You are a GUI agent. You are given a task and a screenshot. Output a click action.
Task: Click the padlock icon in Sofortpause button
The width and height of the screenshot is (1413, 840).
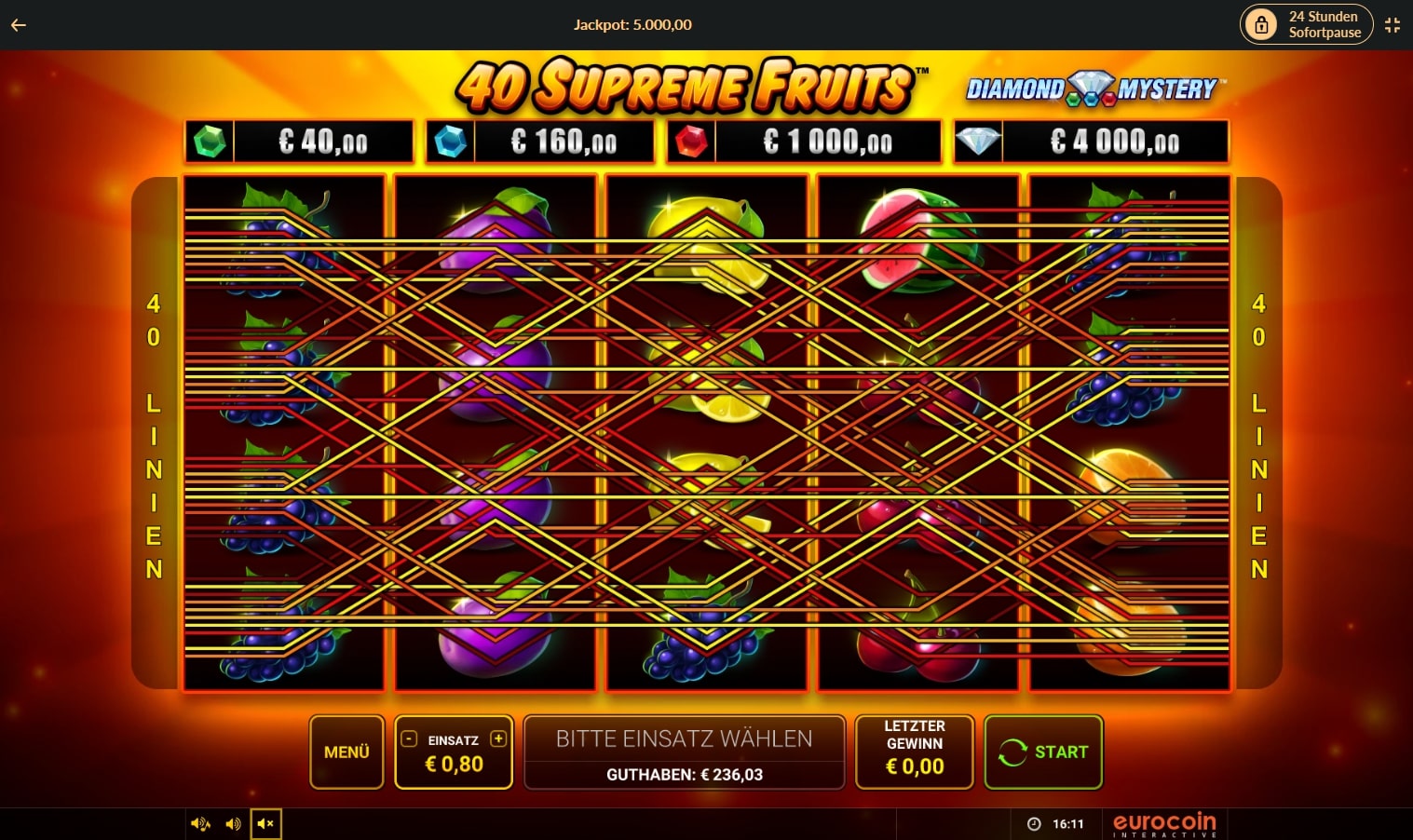tap(1262, 23)
